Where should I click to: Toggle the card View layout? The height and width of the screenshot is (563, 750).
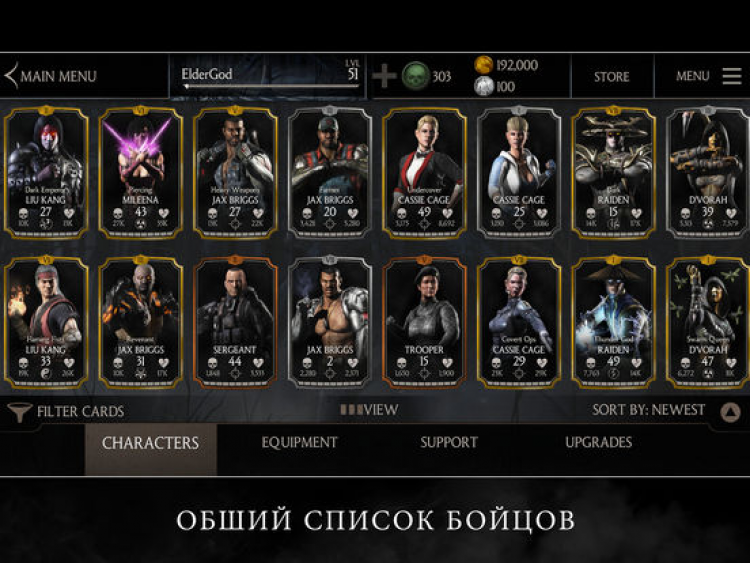coord(369,410)
